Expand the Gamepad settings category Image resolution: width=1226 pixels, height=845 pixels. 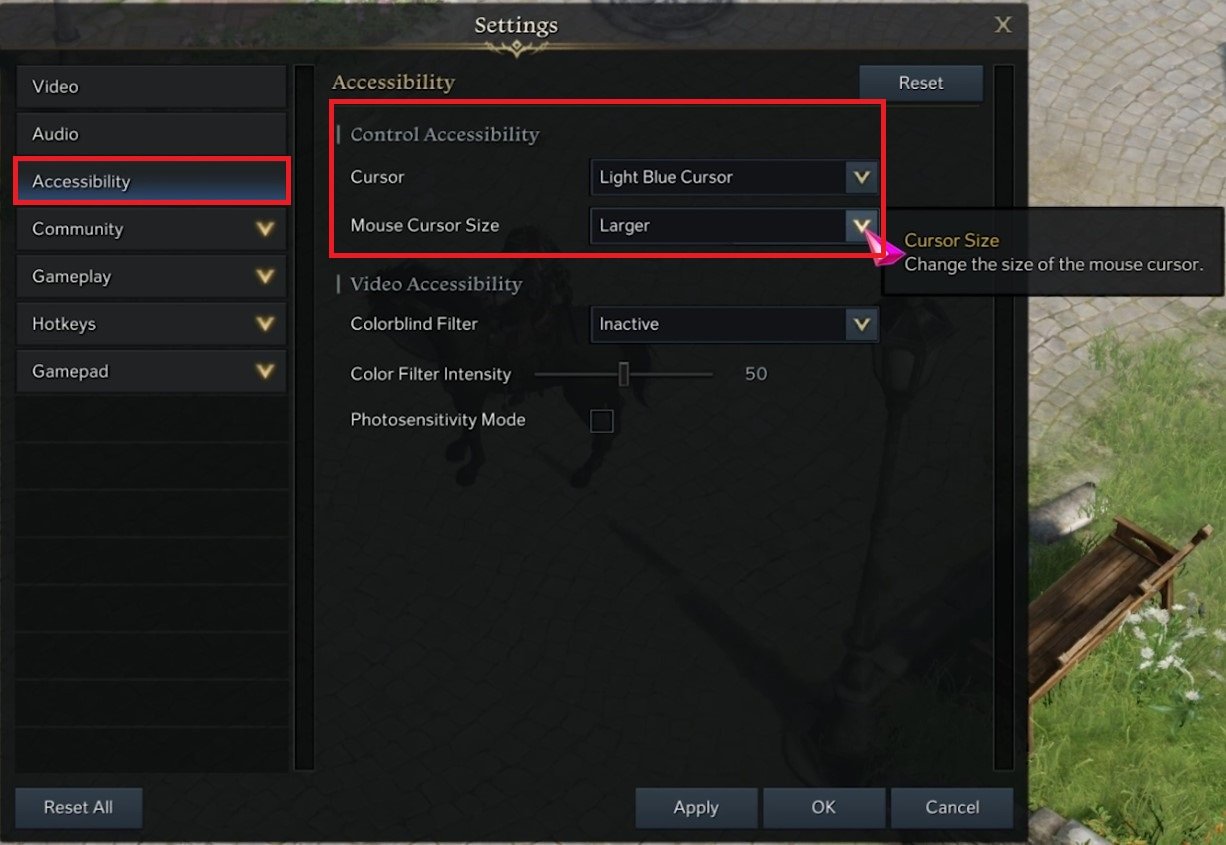(150, 371)
